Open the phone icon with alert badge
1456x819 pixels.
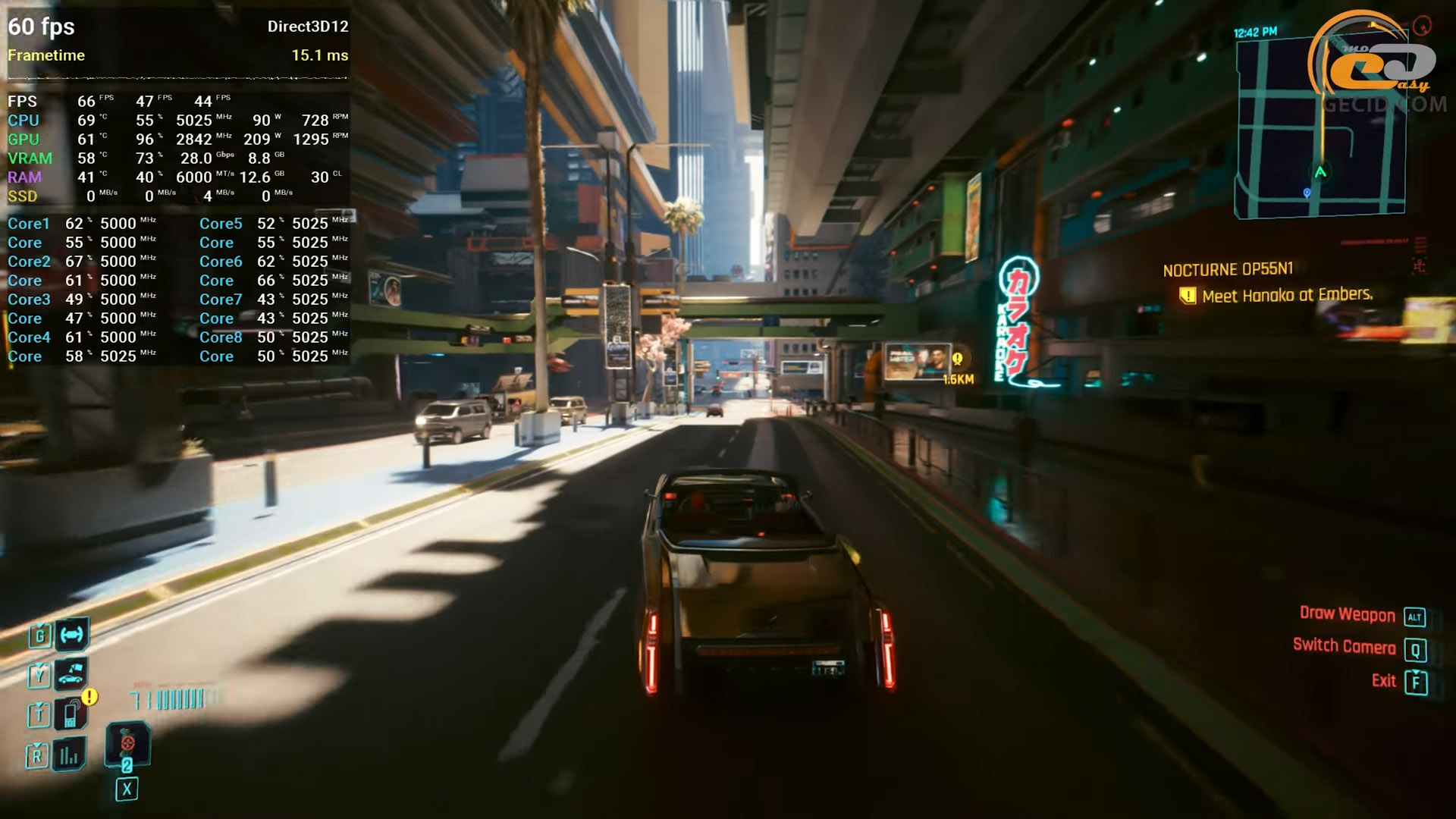pos(71,714)
